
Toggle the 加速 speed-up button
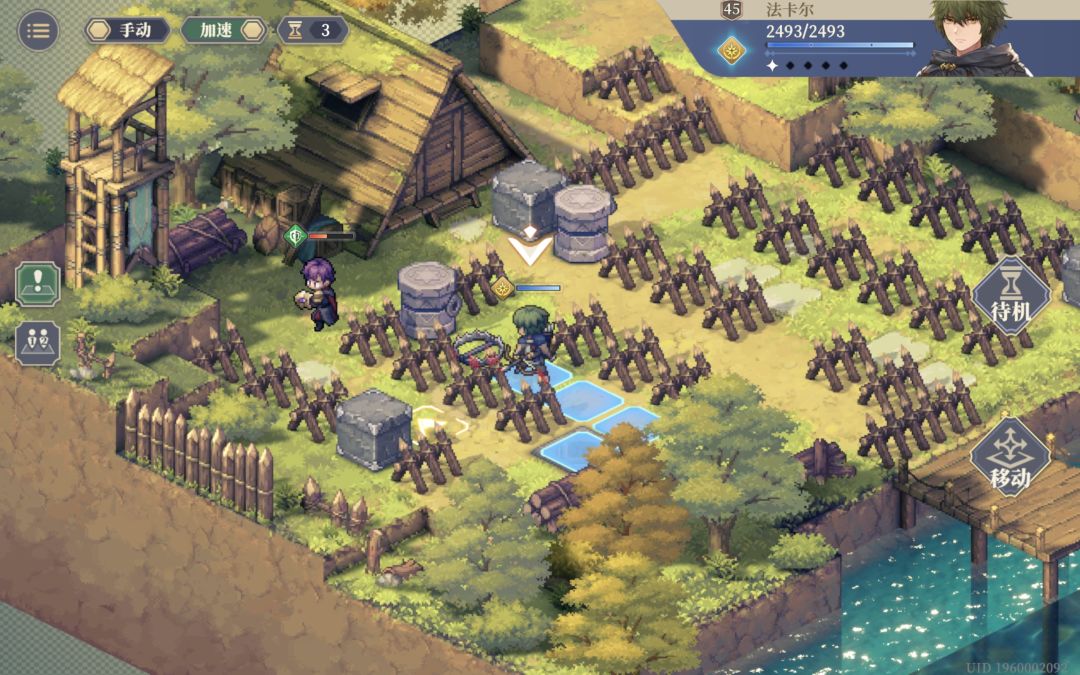click(x=223, y=30)
